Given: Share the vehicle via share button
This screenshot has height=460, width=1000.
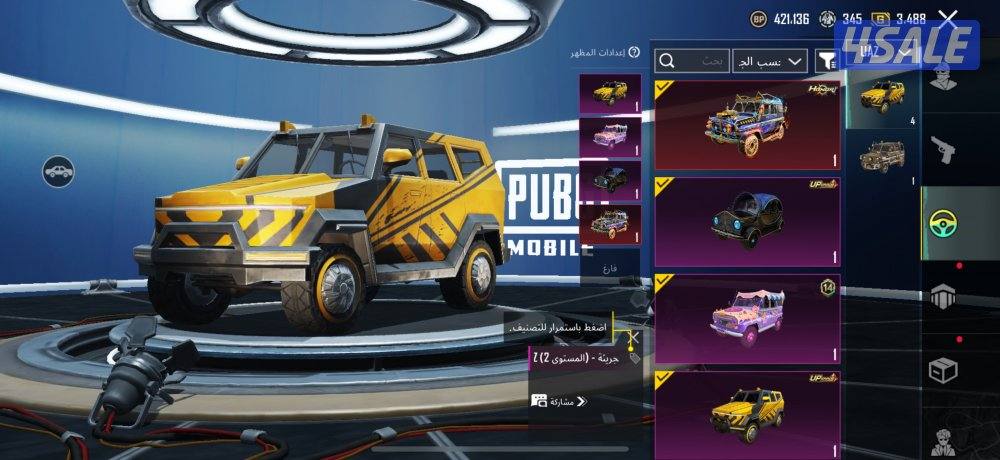Looking at the screenshot, I should pyautogui.click(x=559, y=401).
